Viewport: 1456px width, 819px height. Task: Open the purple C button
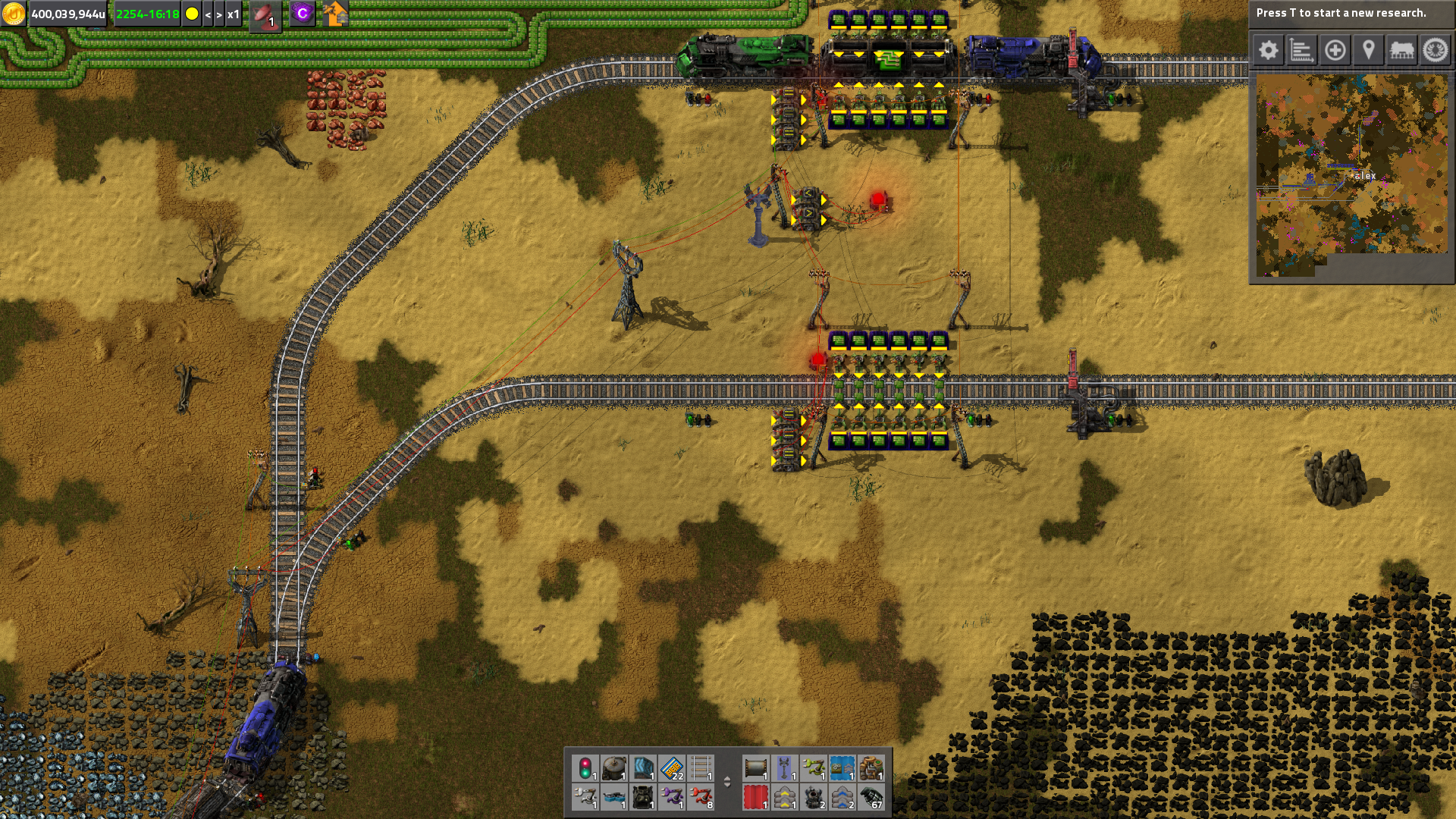coord(303,14)
